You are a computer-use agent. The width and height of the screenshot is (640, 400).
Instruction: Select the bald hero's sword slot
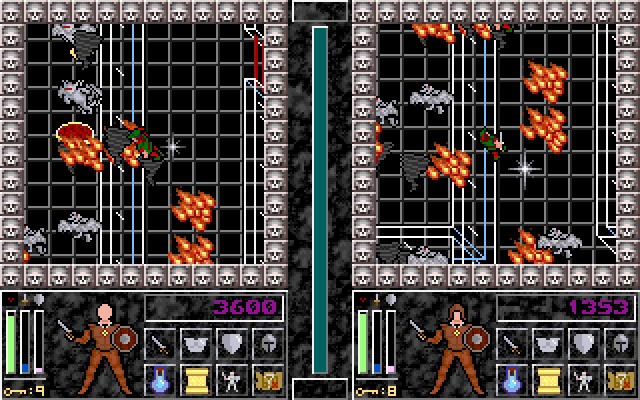click(160, 345)
